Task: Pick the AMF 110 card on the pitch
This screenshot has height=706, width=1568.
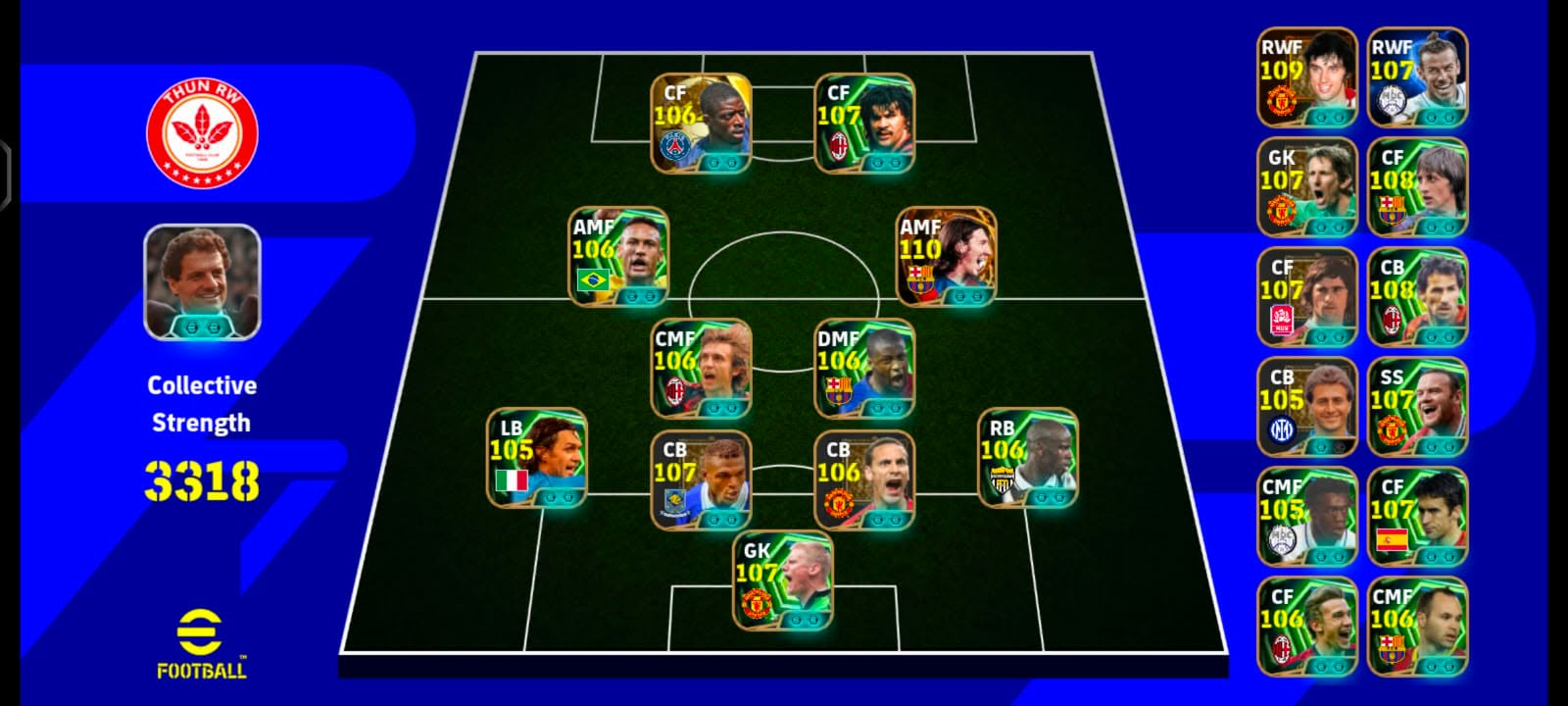Action: (947, 257)
